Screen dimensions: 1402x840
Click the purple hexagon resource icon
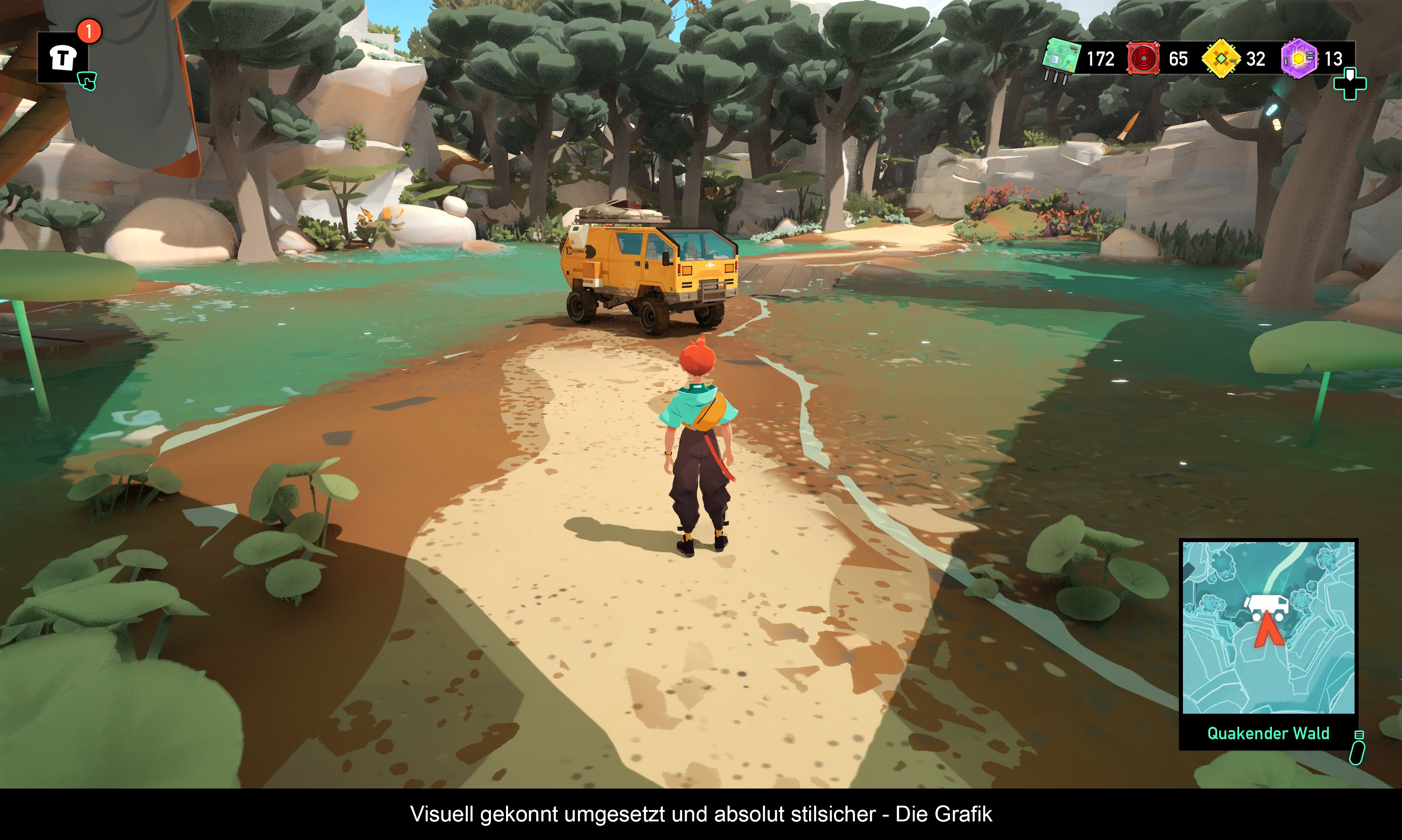coord(1298,58)
